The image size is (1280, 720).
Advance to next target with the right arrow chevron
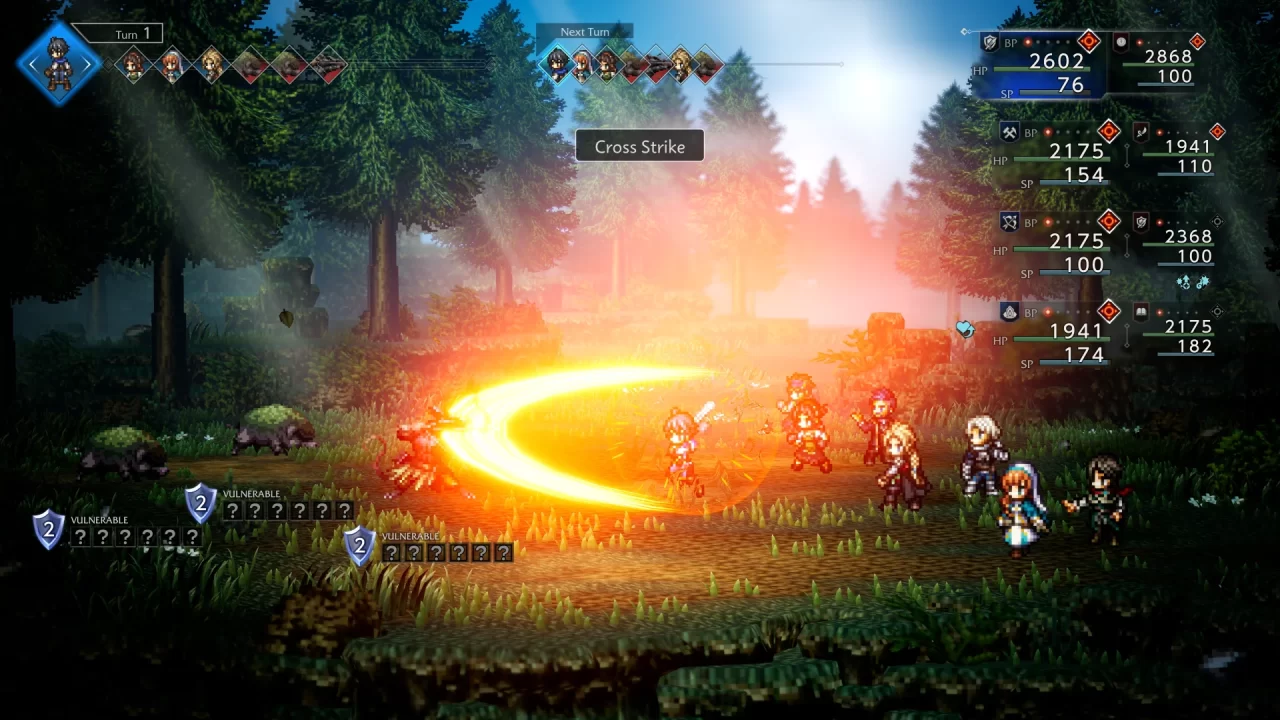[x=87, y=63]
